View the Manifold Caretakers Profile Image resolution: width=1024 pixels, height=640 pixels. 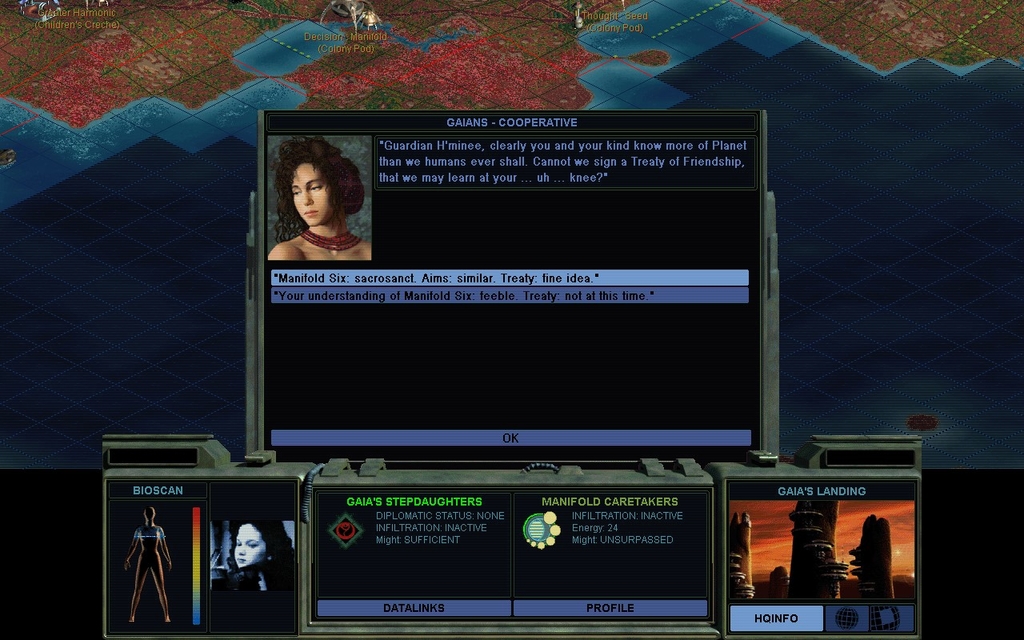[x=610, y=608]
